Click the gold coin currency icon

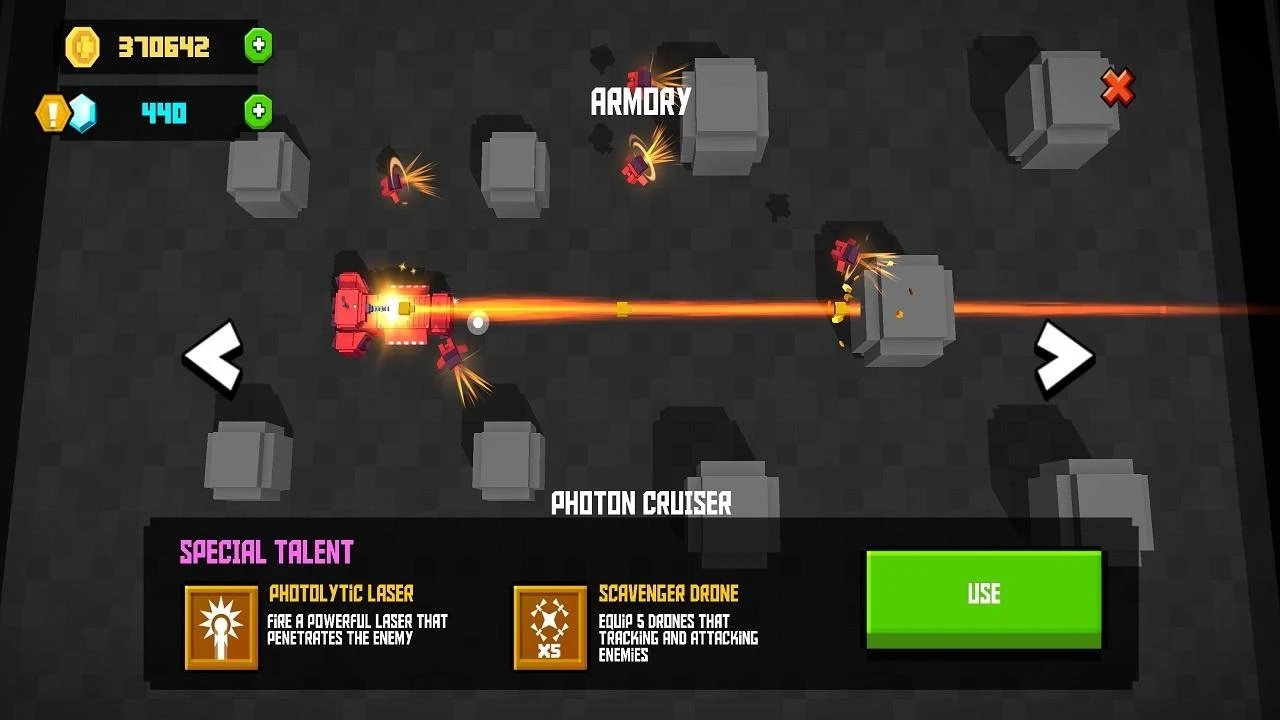click(x=85, y=47)
